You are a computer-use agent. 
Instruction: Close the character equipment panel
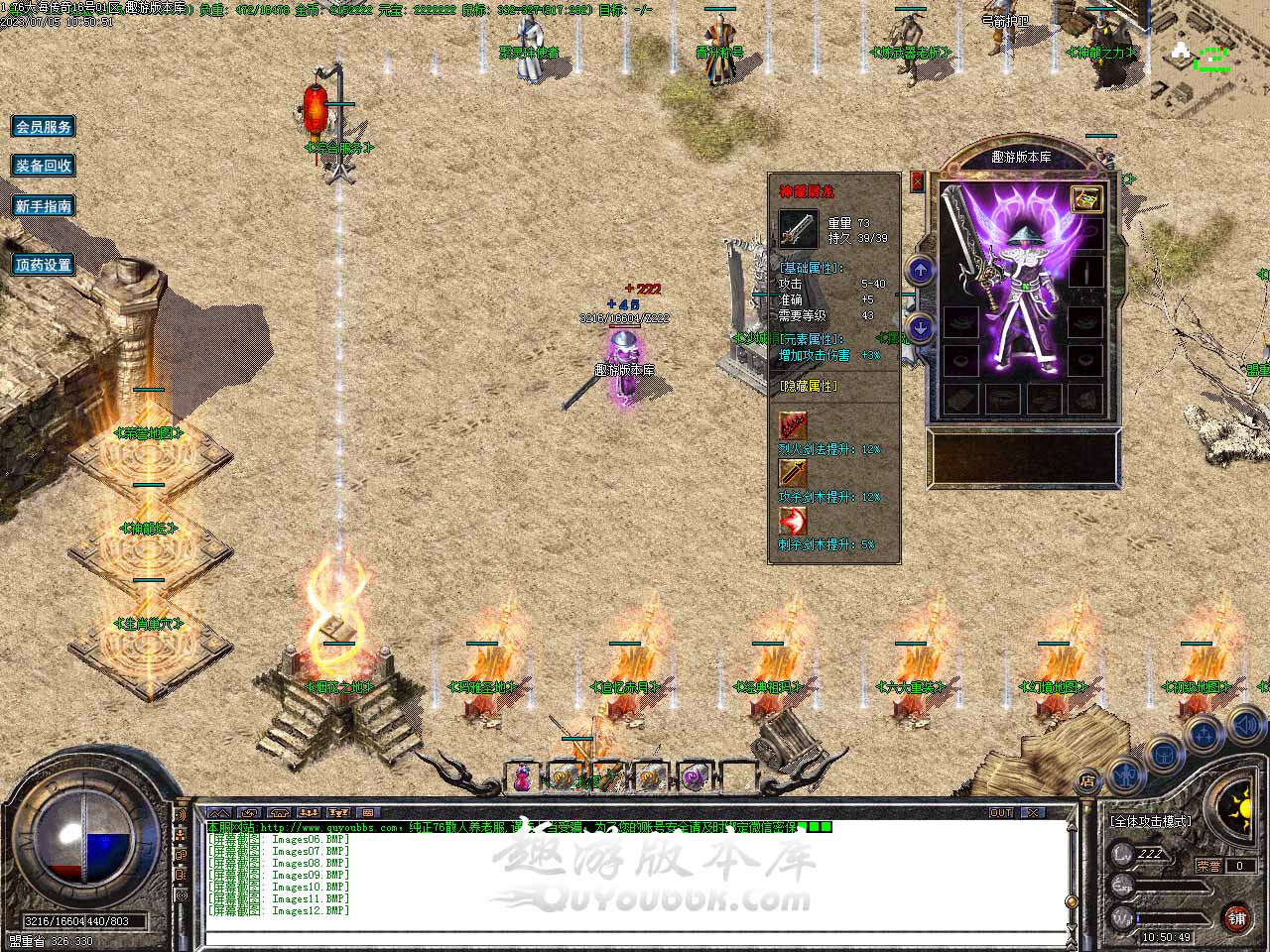tap(917, 181)
